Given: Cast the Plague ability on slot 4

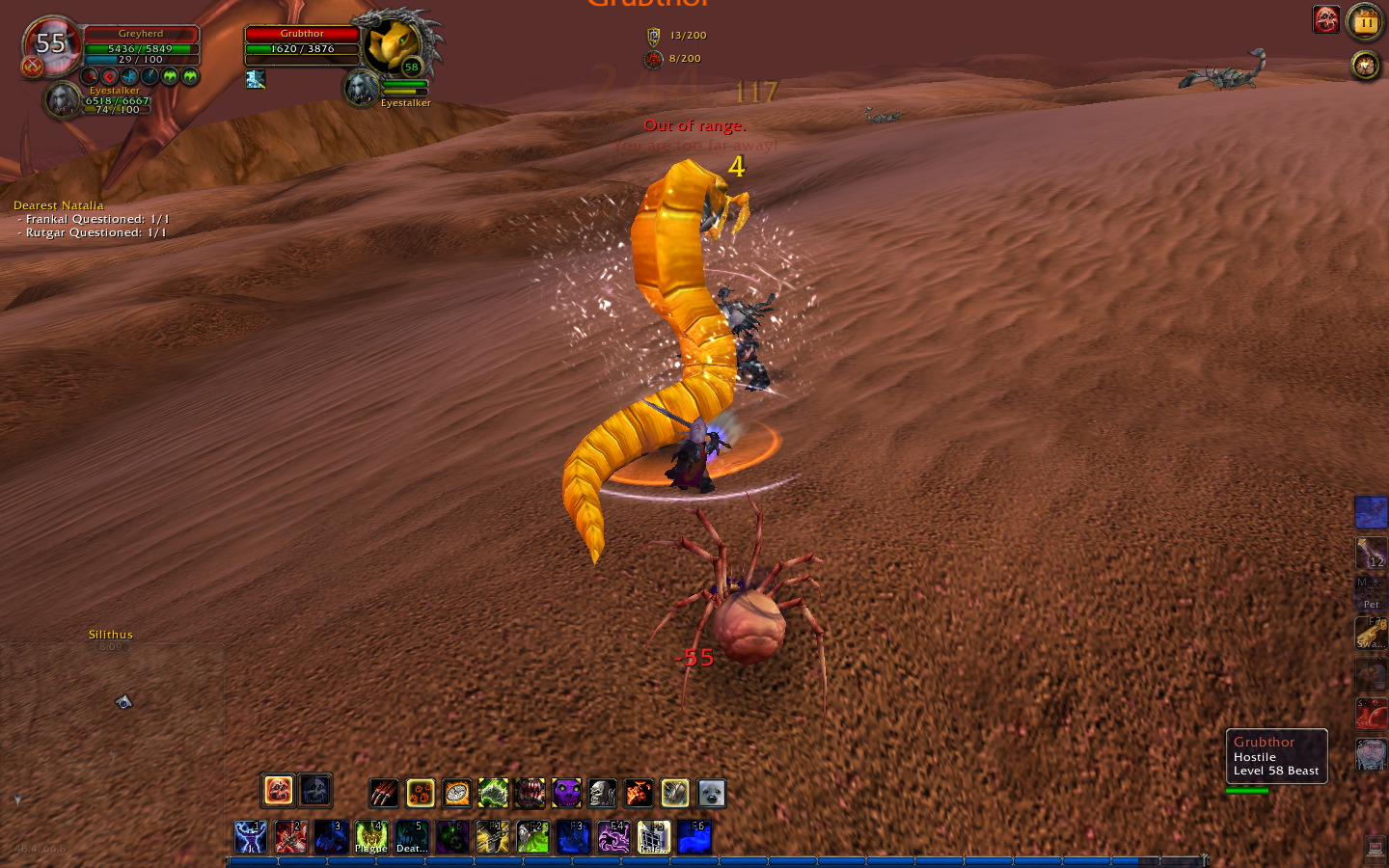Looking at the screenshot, I should (x=371, y=837).
